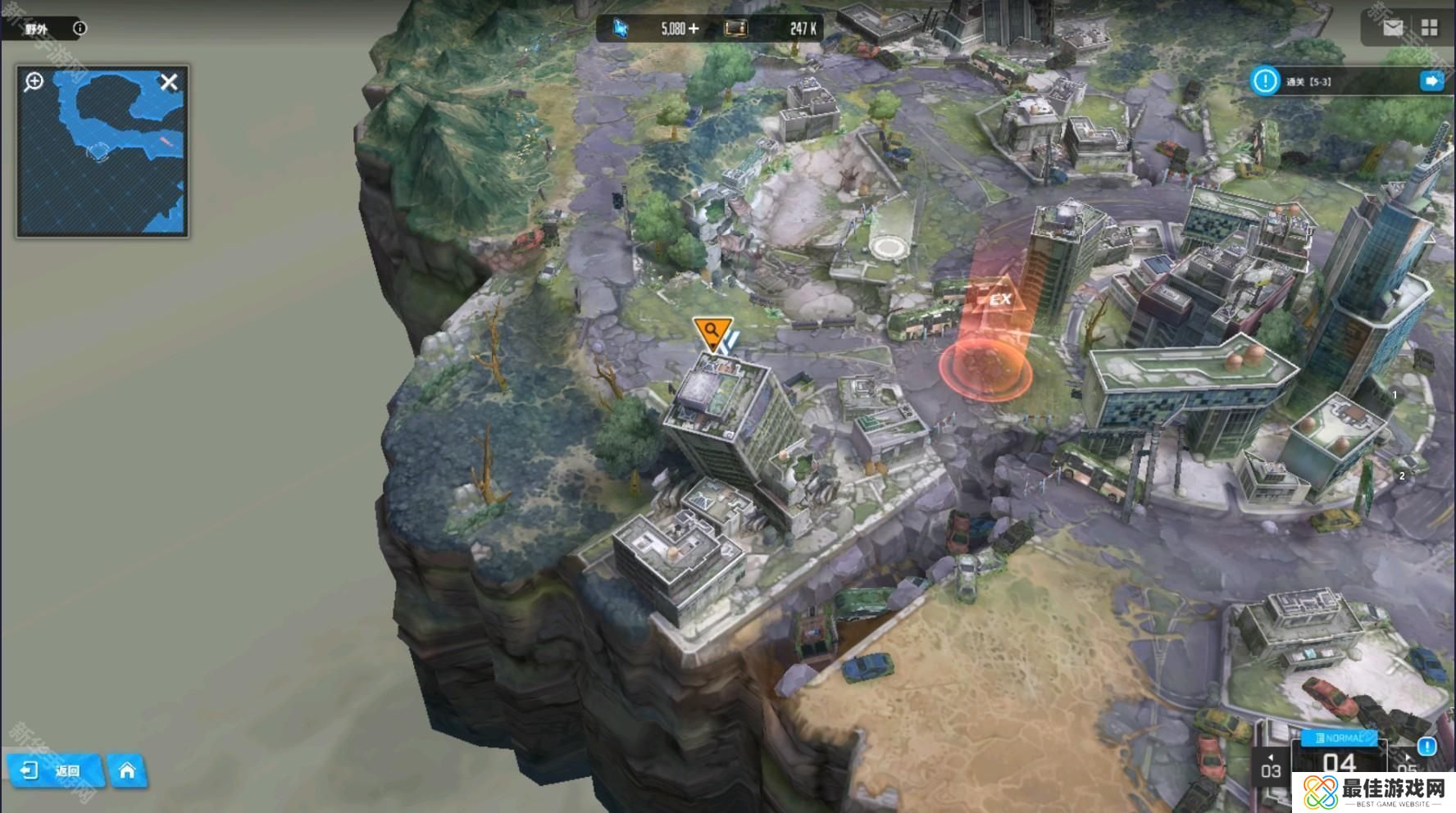Screen dimensions: 1456x813
Task: Select the orange magnifier search marker
Action: 711,332
